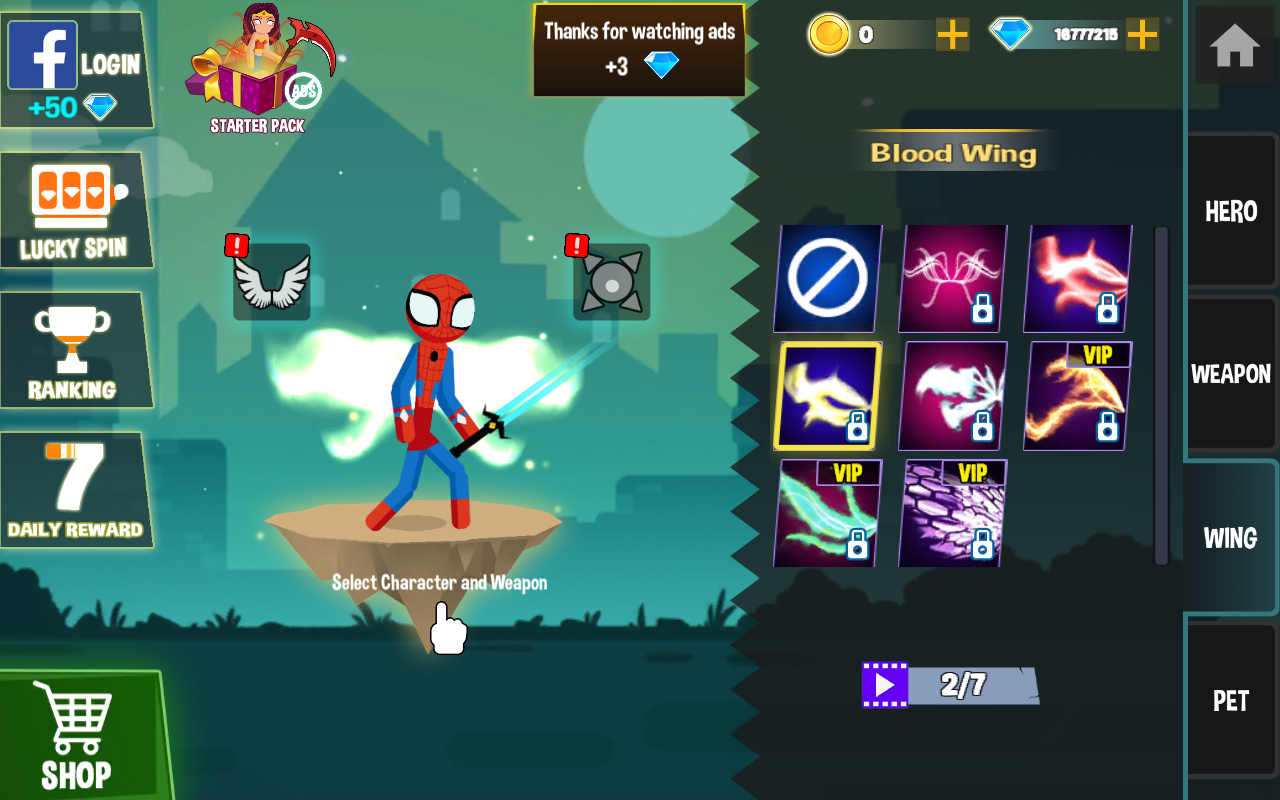Select the Wing tab
Image resolution: width=1280 pixels, height=800 pixels.
click(x=1231, y=537)
